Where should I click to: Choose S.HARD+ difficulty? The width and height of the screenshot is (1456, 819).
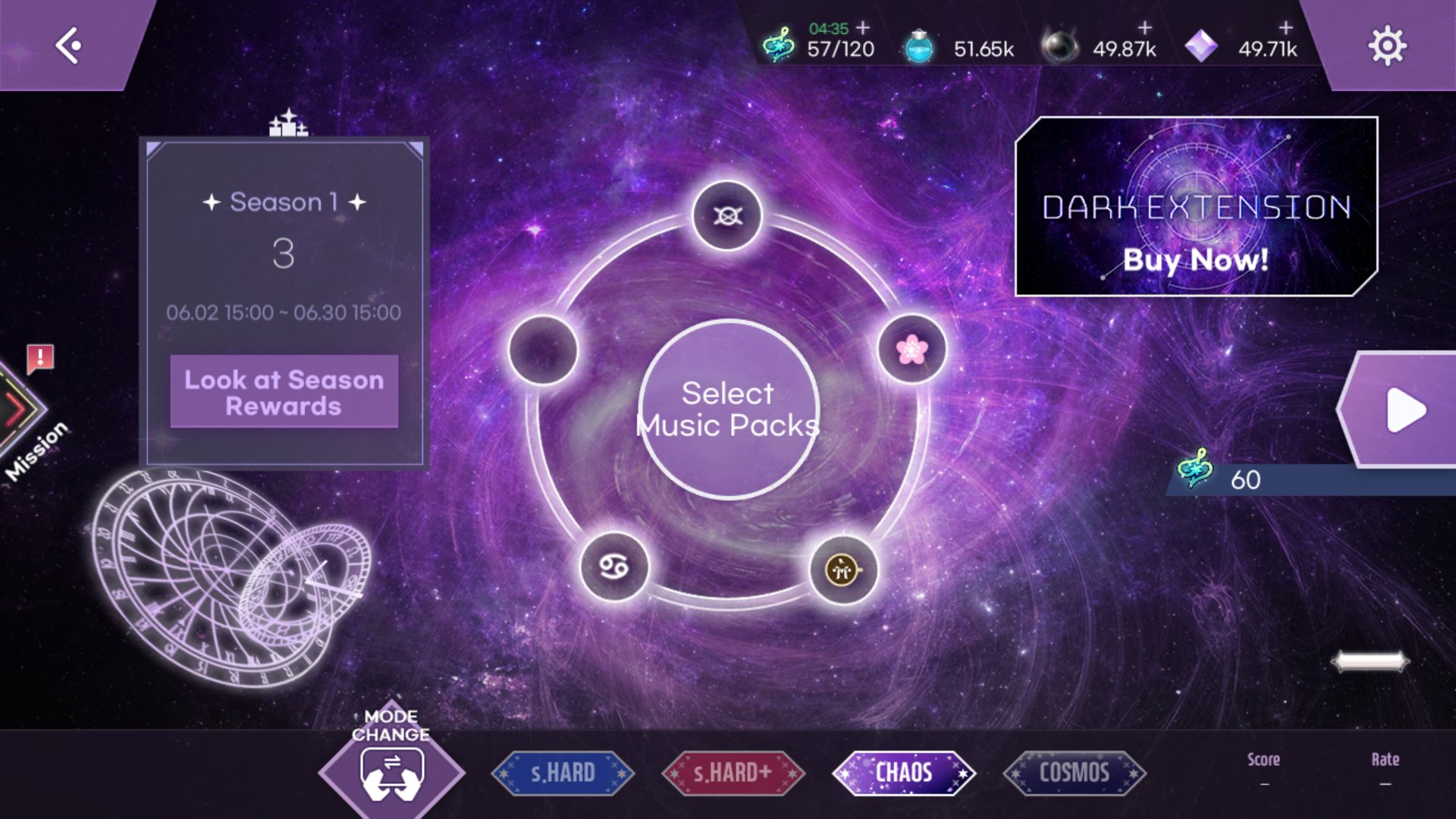point(733,773)
